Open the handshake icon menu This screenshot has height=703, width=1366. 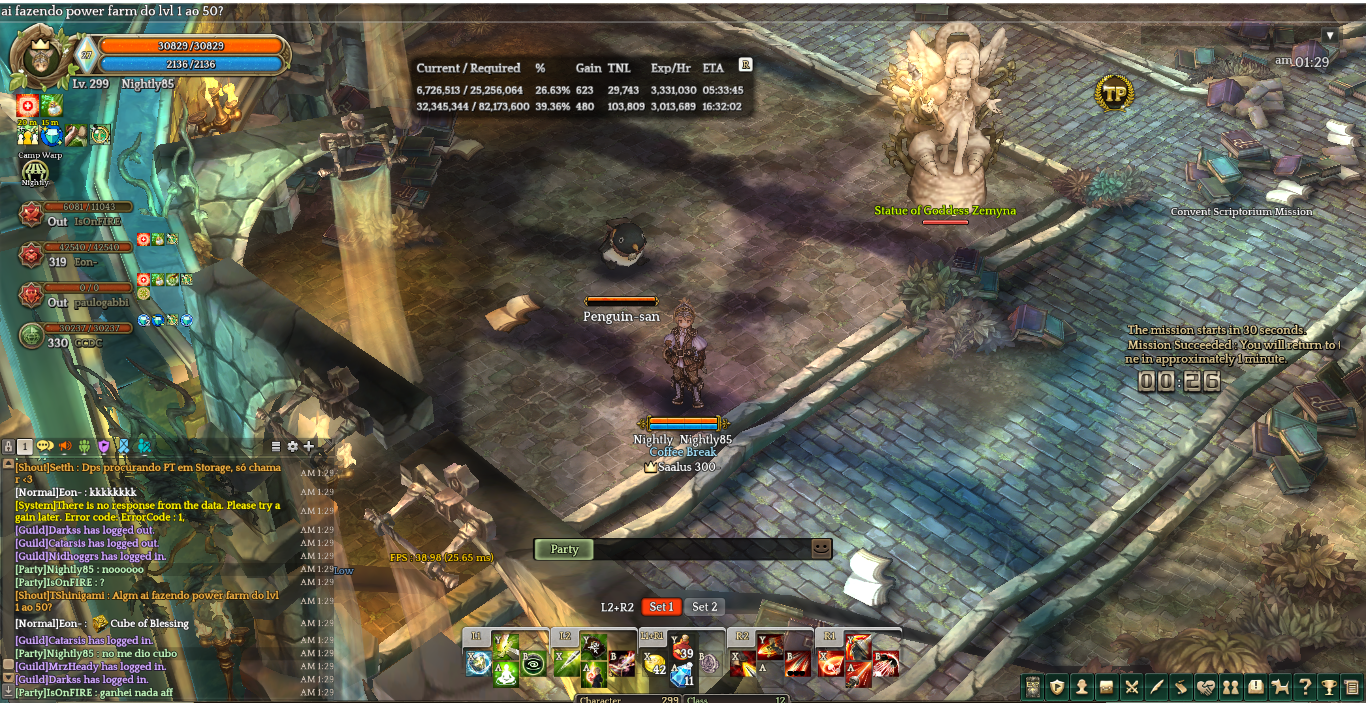1205,687
